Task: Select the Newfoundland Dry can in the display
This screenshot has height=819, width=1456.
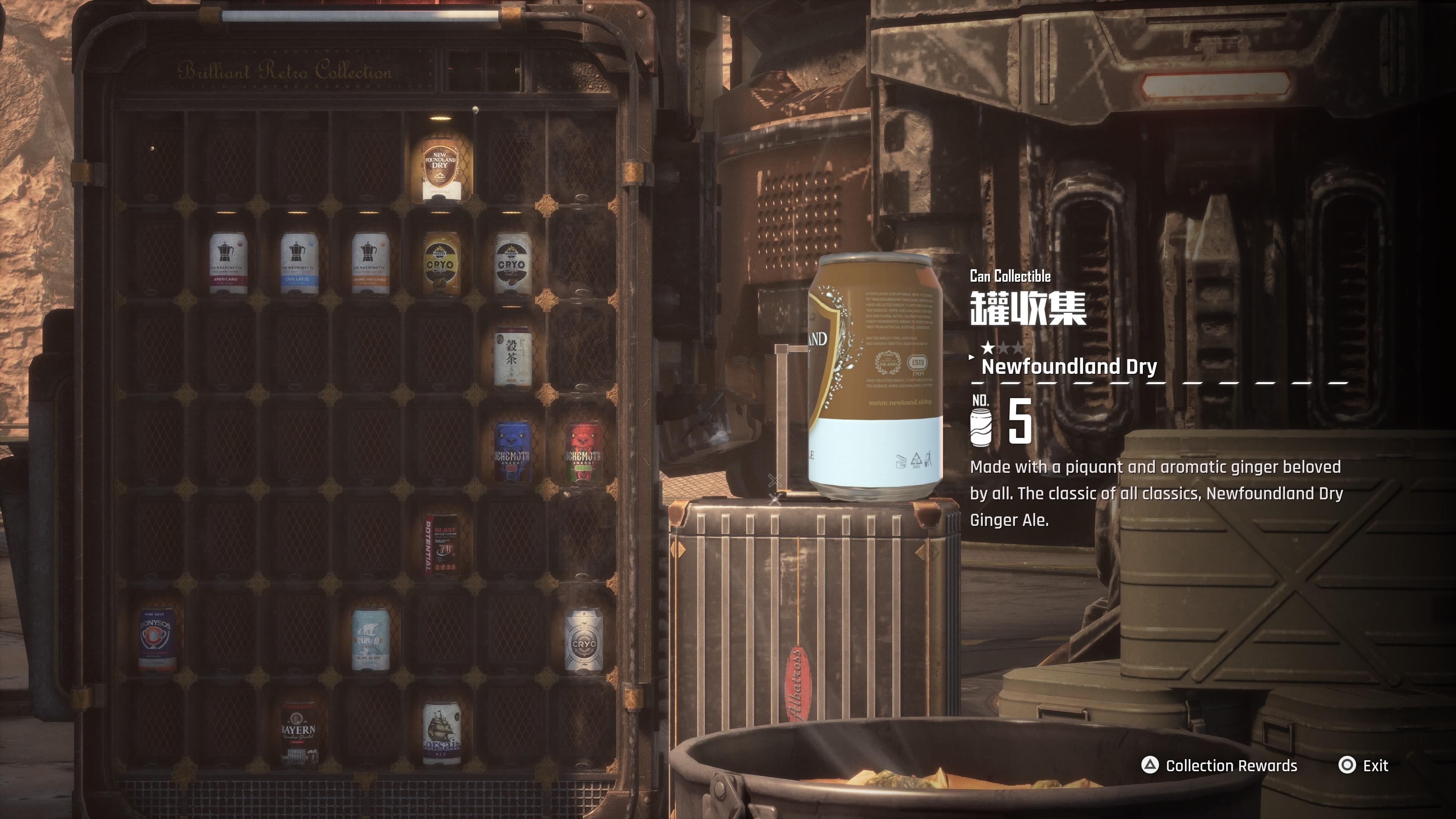Action: tap(440, 167)
